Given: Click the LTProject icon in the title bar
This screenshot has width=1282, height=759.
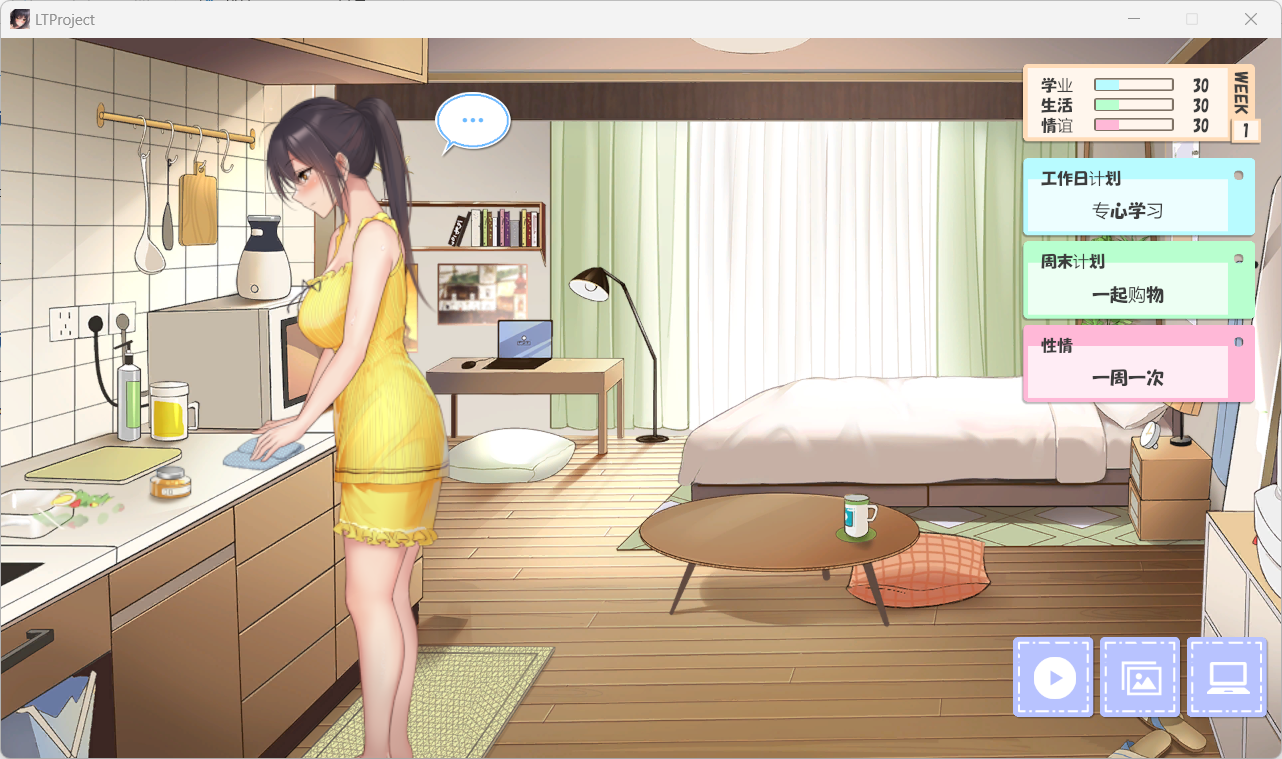Looking at the screenshot, I should coord(19,18).
